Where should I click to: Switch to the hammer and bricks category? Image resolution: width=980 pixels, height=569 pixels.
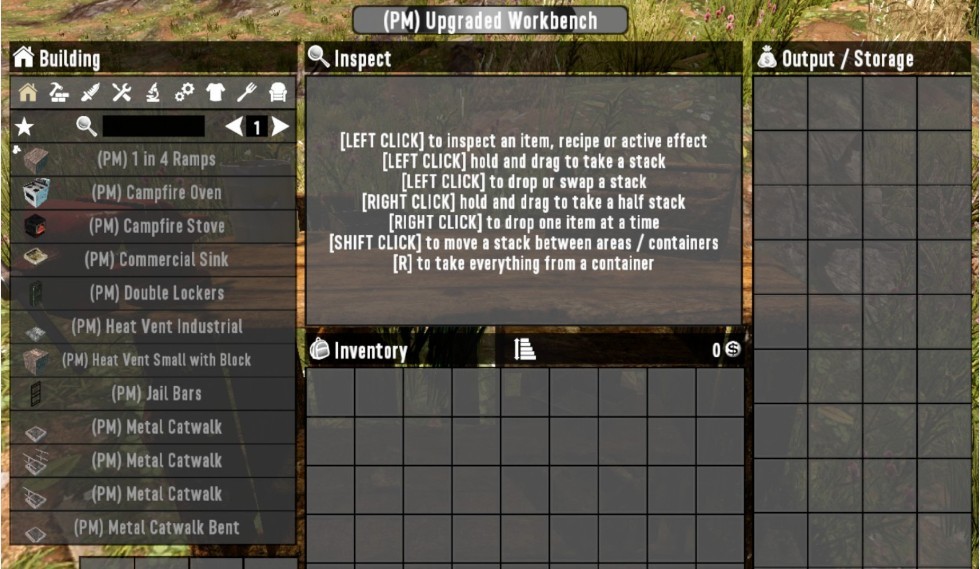click(59, 93)
